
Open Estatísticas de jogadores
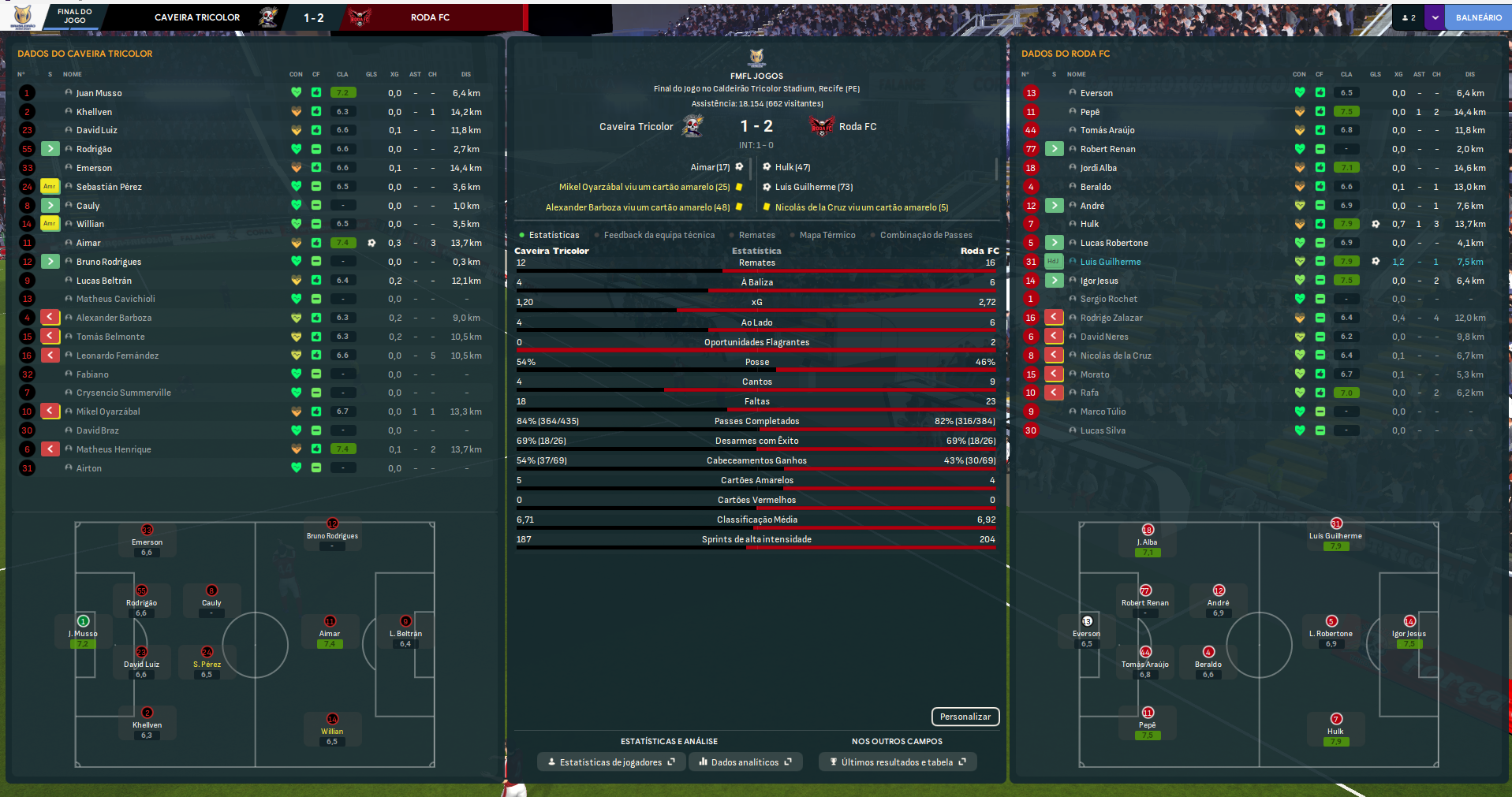(x=611, y=762)
